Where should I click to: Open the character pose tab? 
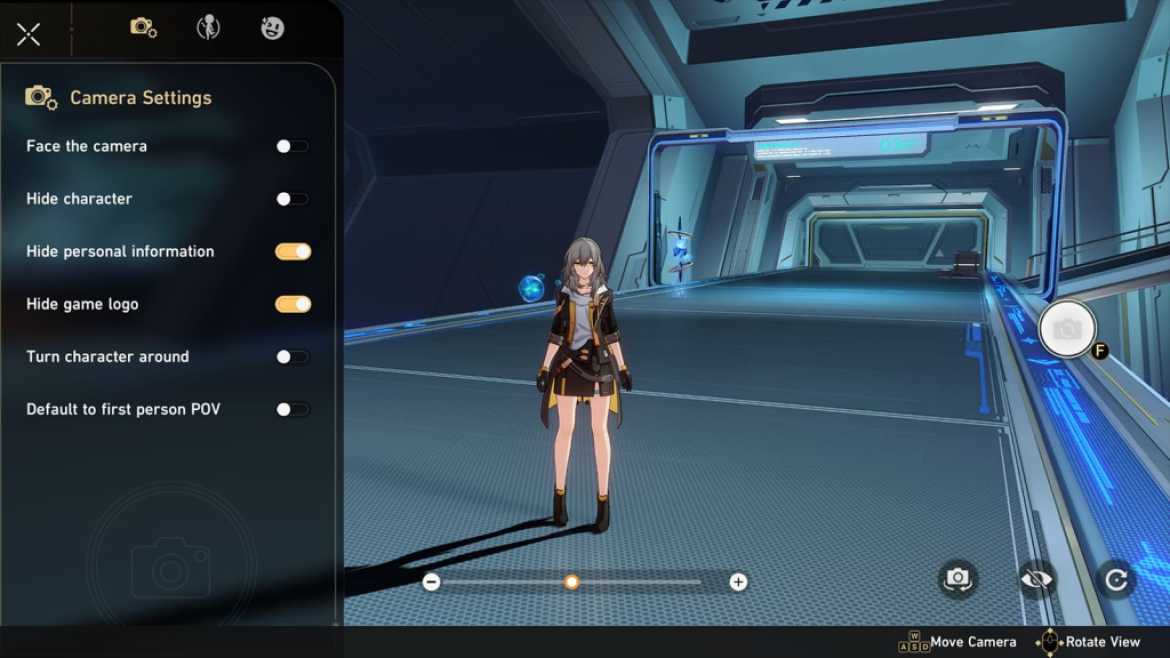208,28
